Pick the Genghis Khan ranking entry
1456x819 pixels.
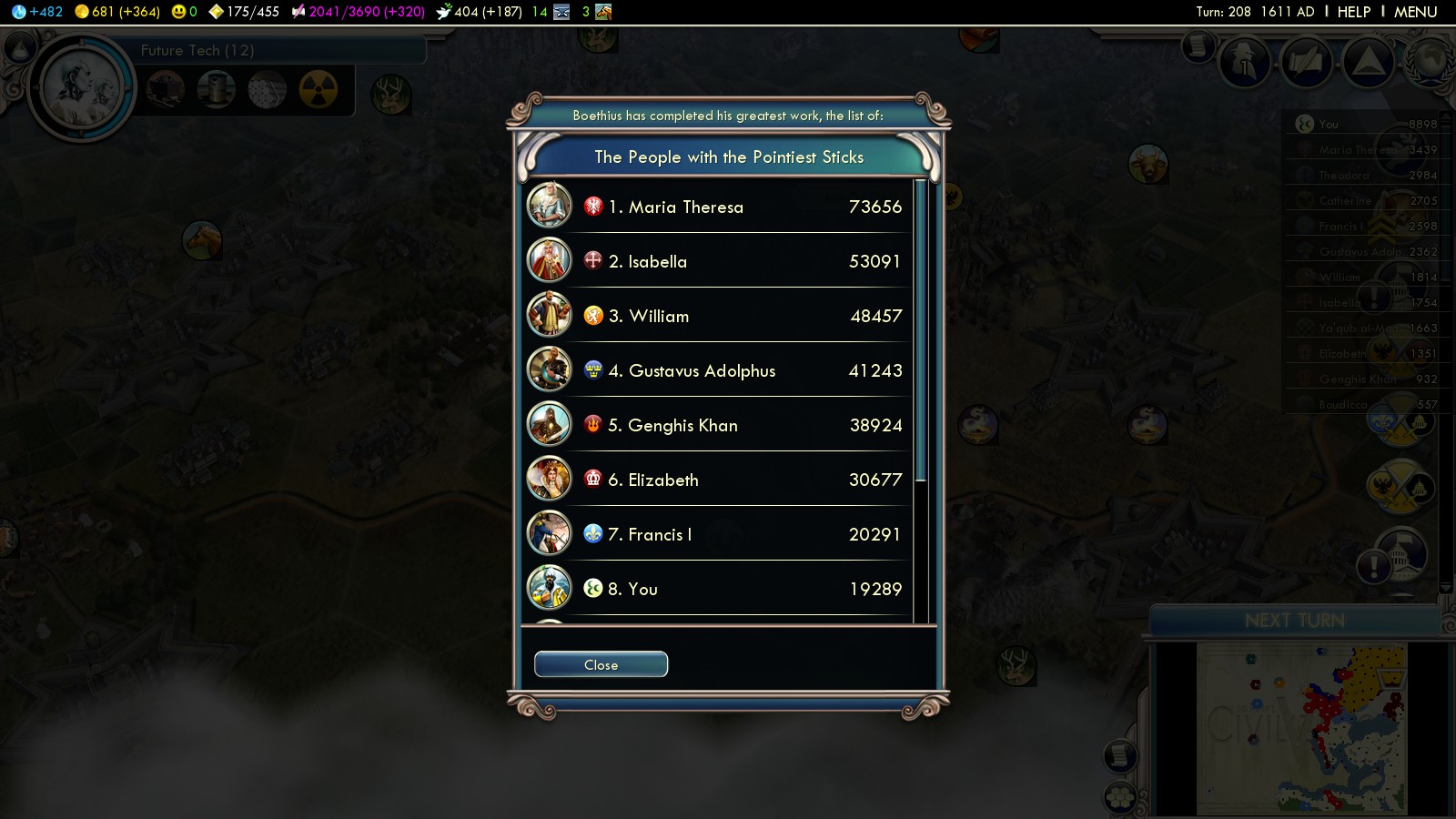coord(717,425)
